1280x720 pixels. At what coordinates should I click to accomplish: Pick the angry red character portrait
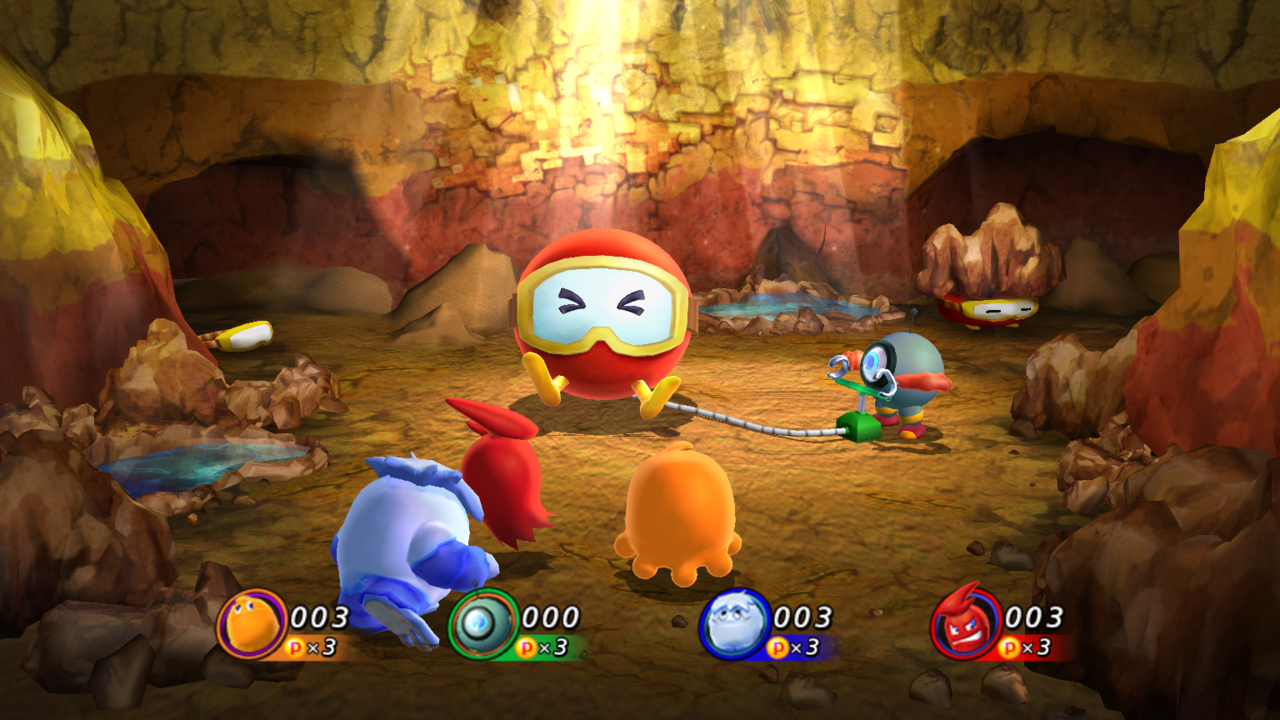coord(966,624)
